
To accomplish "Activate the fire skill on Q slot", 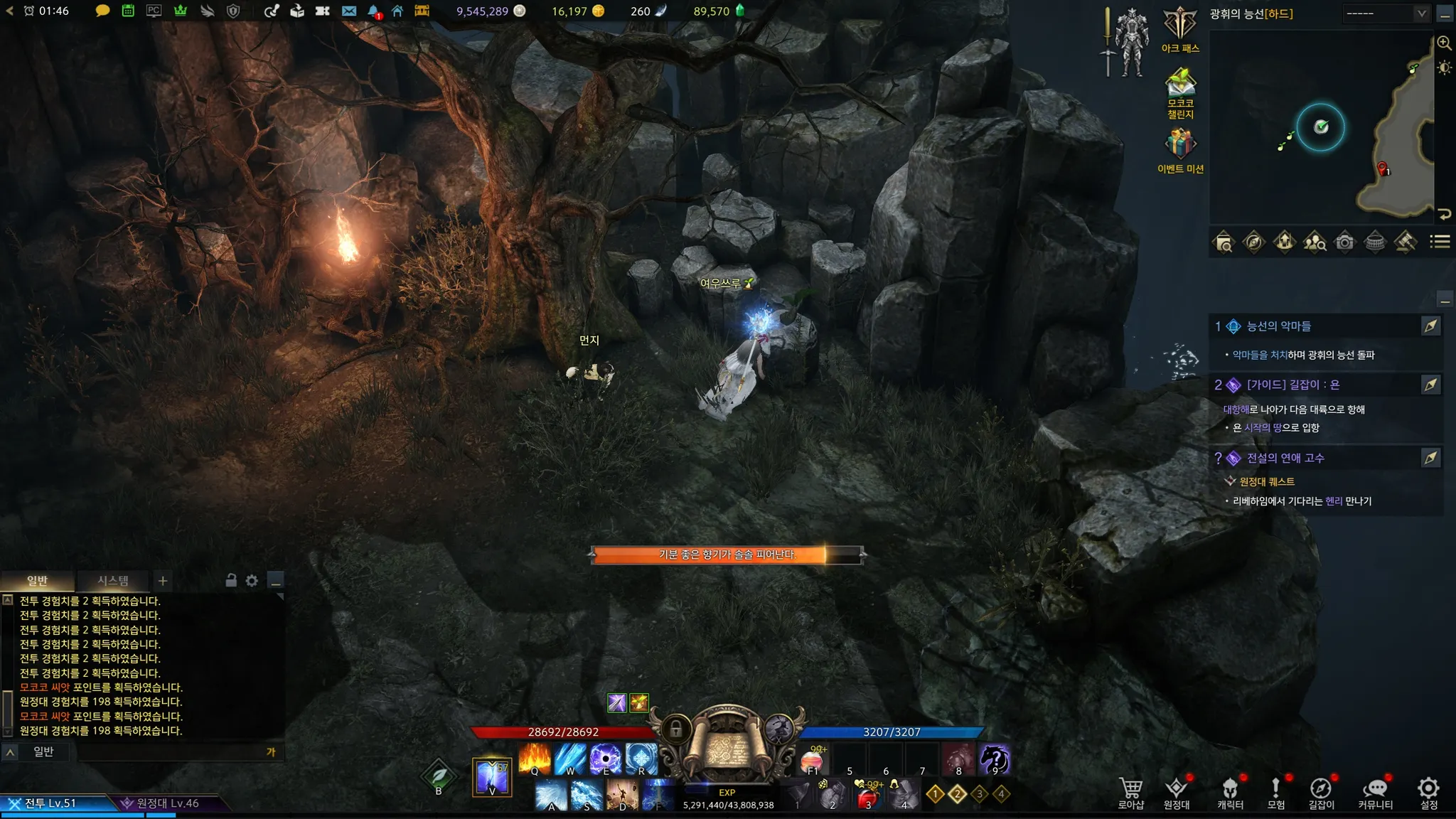I will click(x=535, y=759).
